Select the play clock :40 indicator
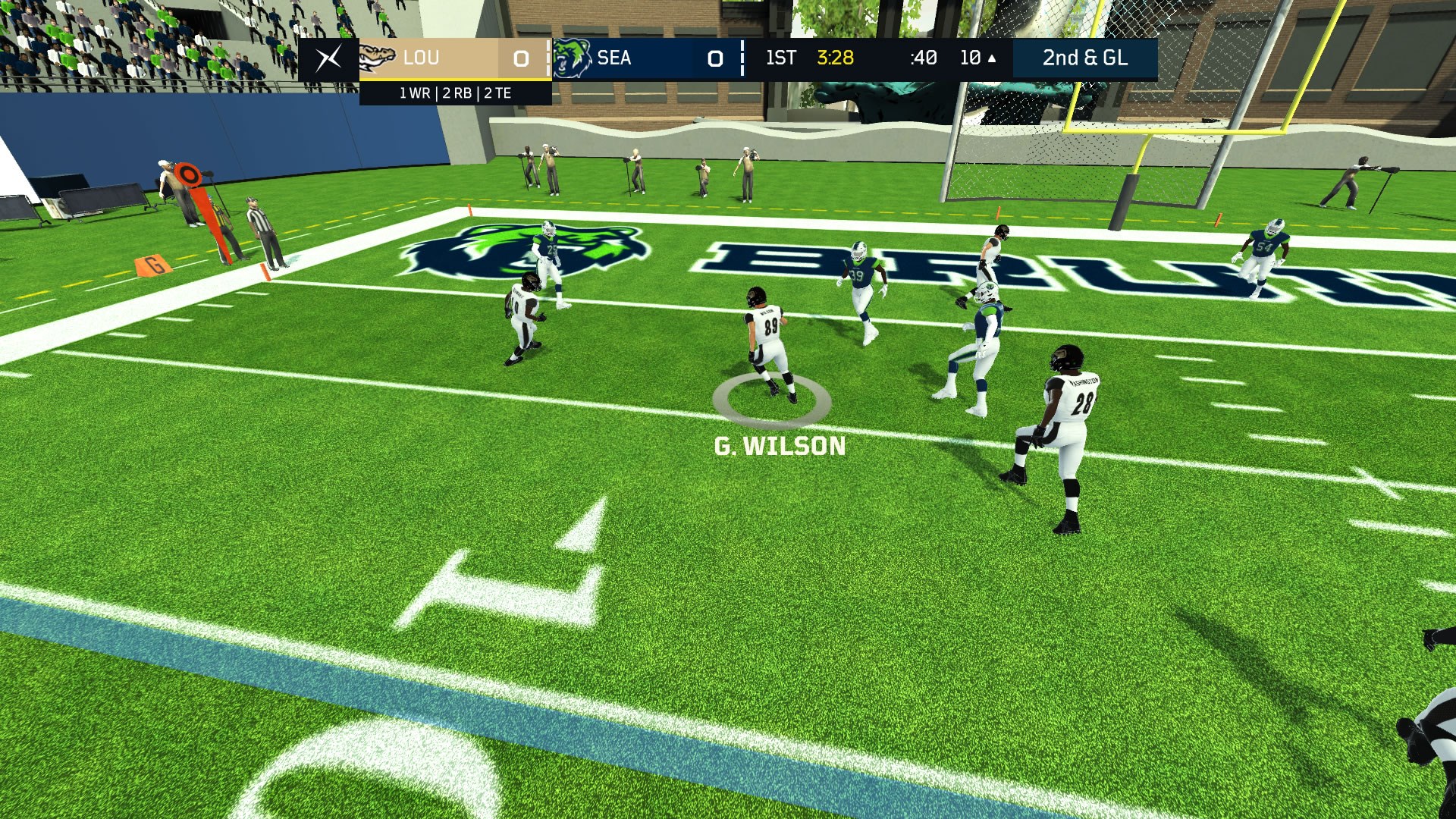The image size is (1456, 819). [x=922, y=58]
